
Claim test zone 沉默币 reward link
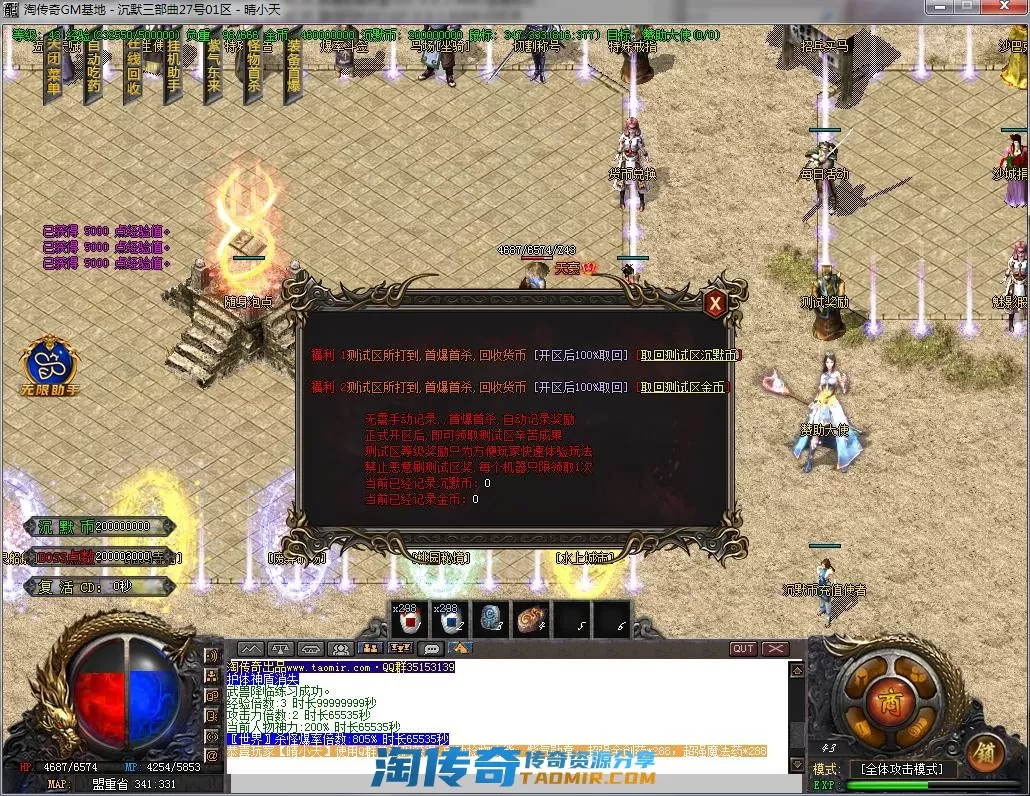pos(690,355)
